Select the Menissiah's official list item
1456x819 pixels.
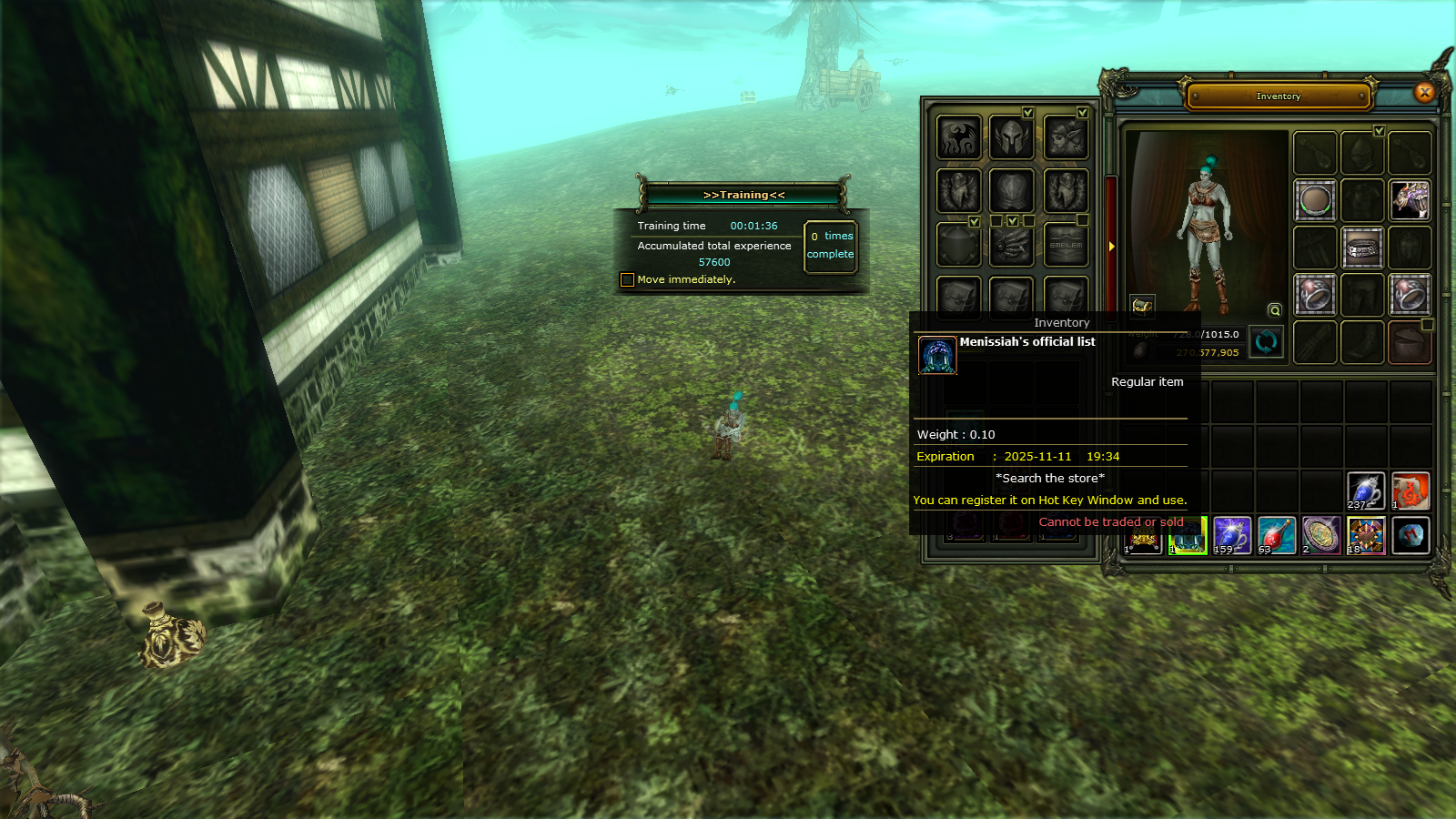click(1187, 535)
